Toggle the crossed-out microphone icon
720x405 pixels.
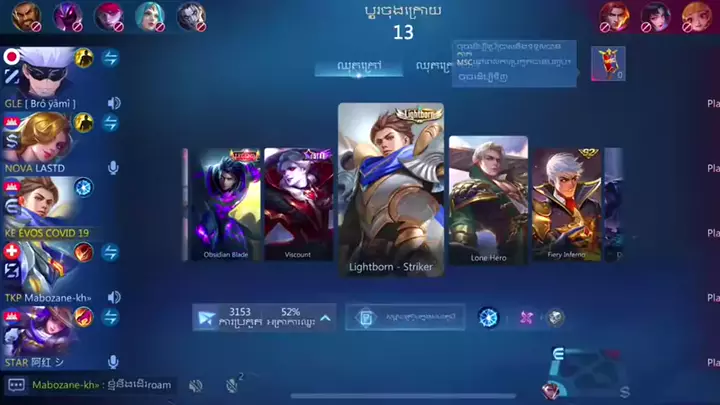[234, 384]
